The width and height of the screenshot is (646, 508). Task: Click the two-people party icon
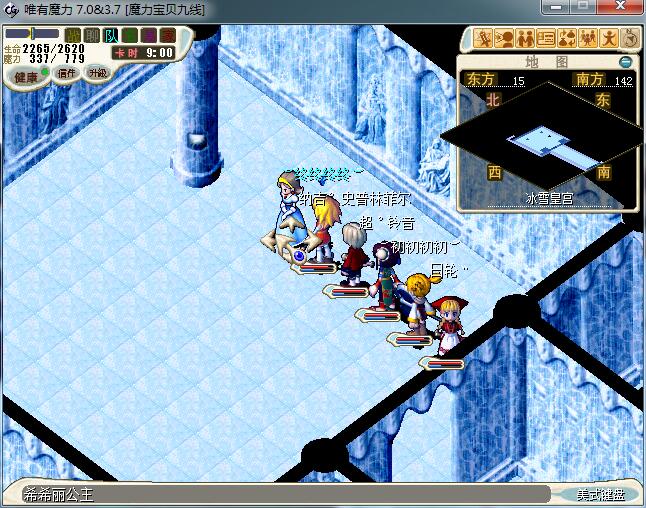[525, 39]
